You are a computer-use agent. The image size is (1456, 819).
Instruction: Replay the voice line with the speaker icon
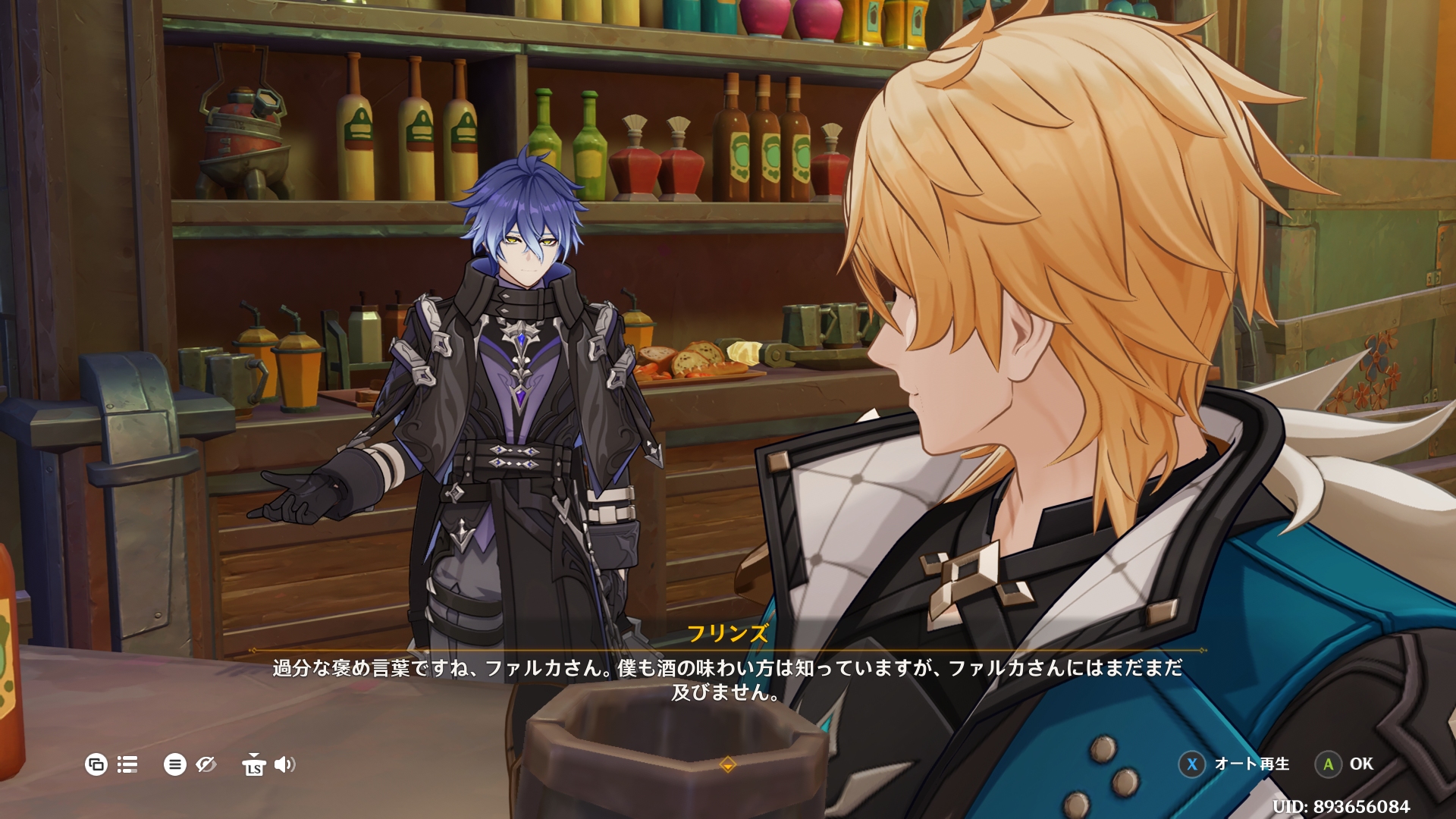click(284, 764)
